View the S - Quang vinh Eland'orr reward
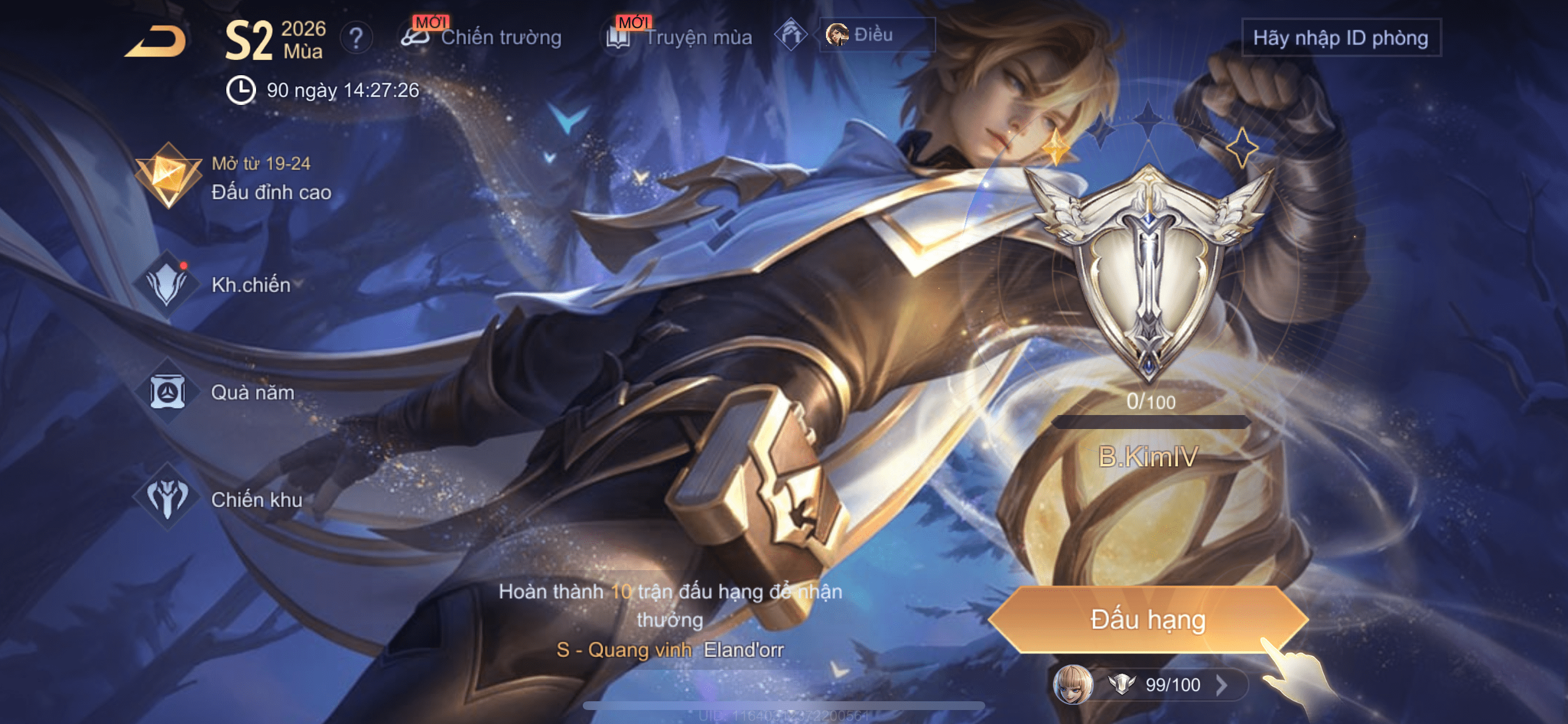1568x724 pixels. tap(670, 650)
